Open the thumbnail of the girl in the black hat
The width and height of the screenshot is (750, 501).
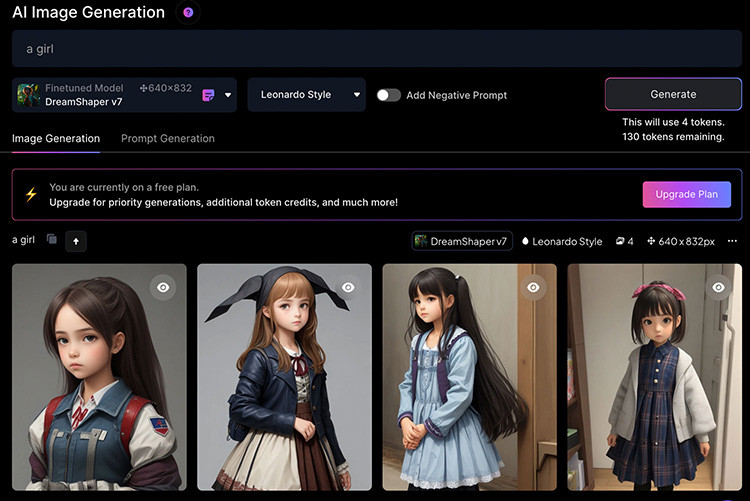click(284, 390)
